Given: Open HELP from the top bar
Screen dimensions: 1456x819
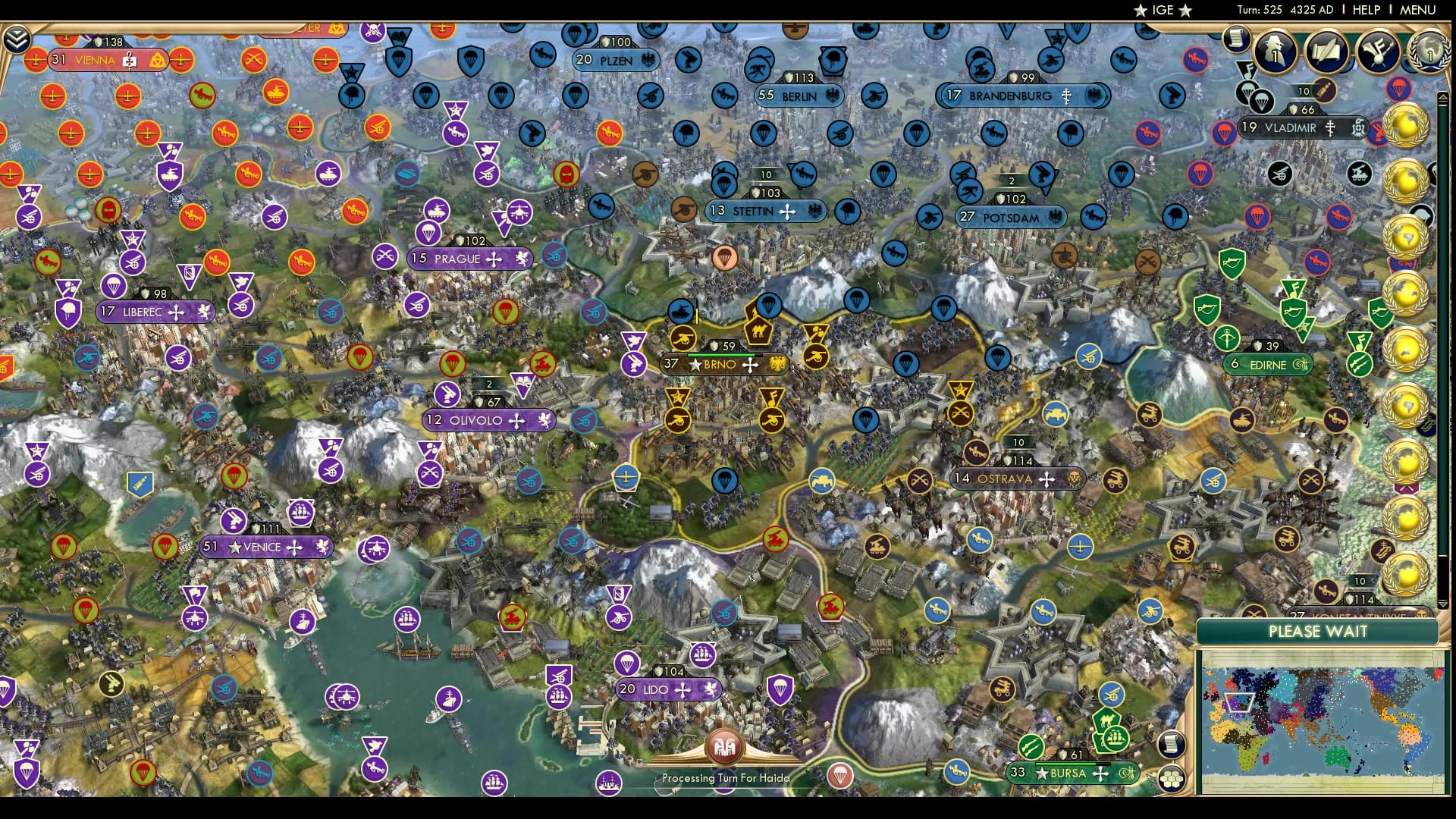Looking at the screenshot, I should point(1365,10).
